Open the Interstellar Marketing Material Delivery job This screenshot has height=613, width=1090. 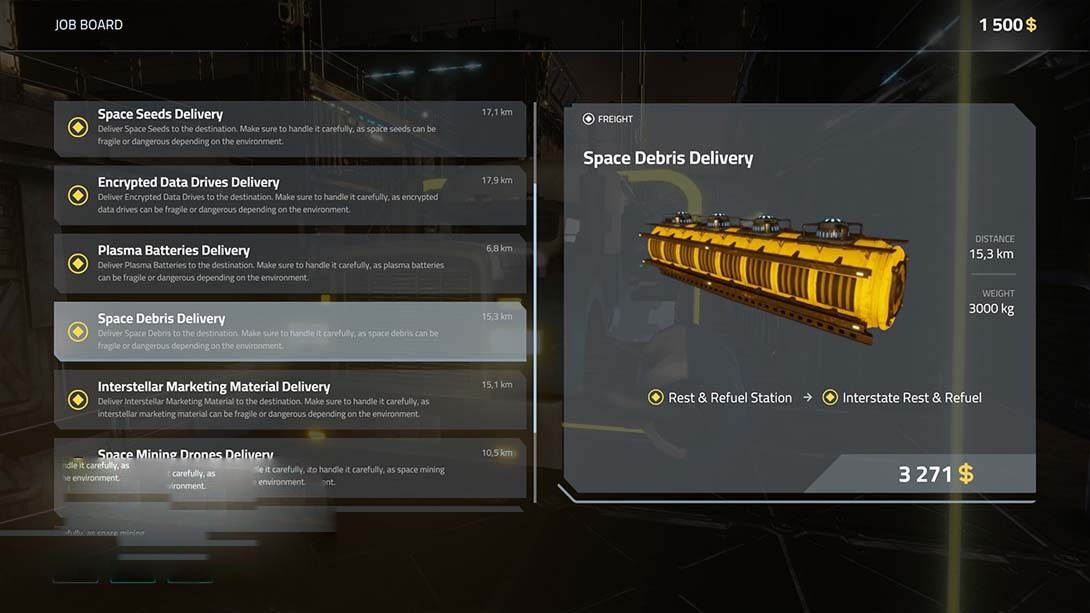click(x=290, y=400)
